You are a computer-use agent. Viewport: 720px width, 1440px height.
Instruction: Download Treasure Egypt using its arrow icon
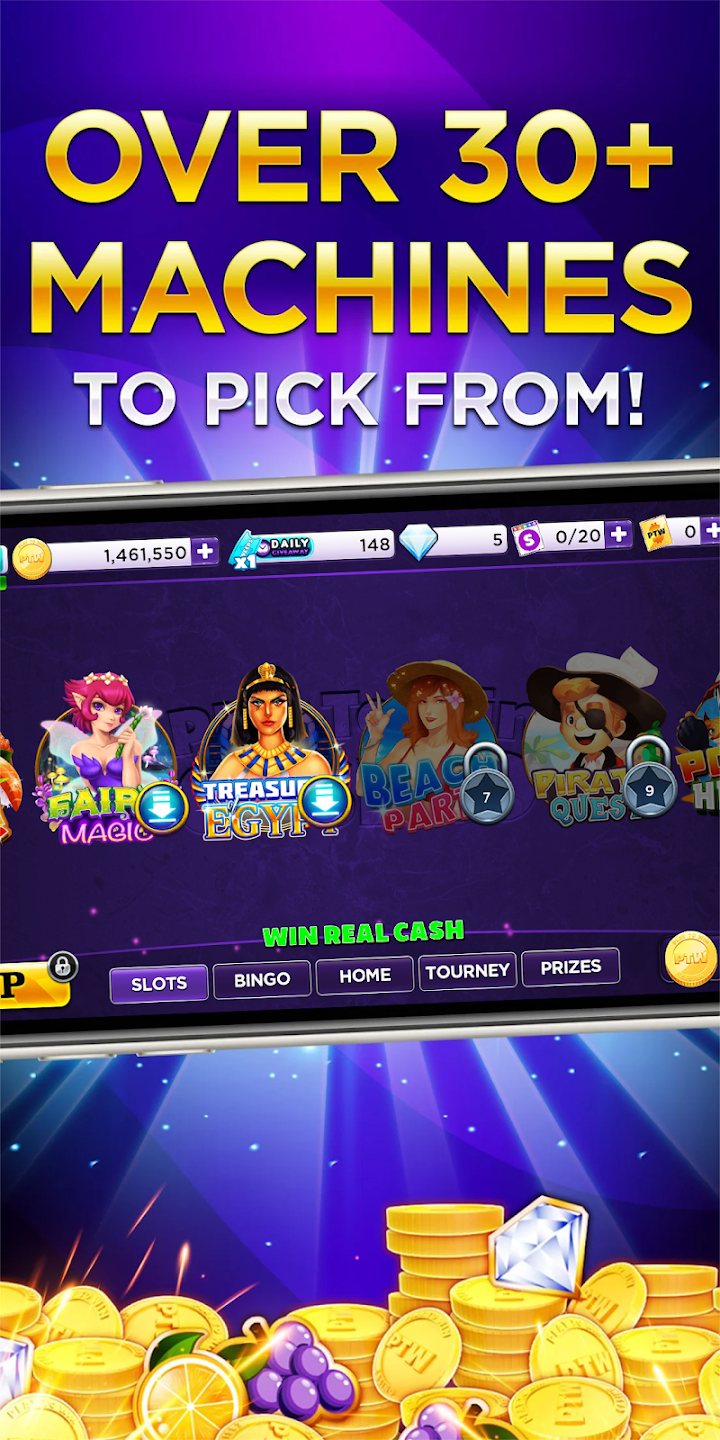coord(325,800)
